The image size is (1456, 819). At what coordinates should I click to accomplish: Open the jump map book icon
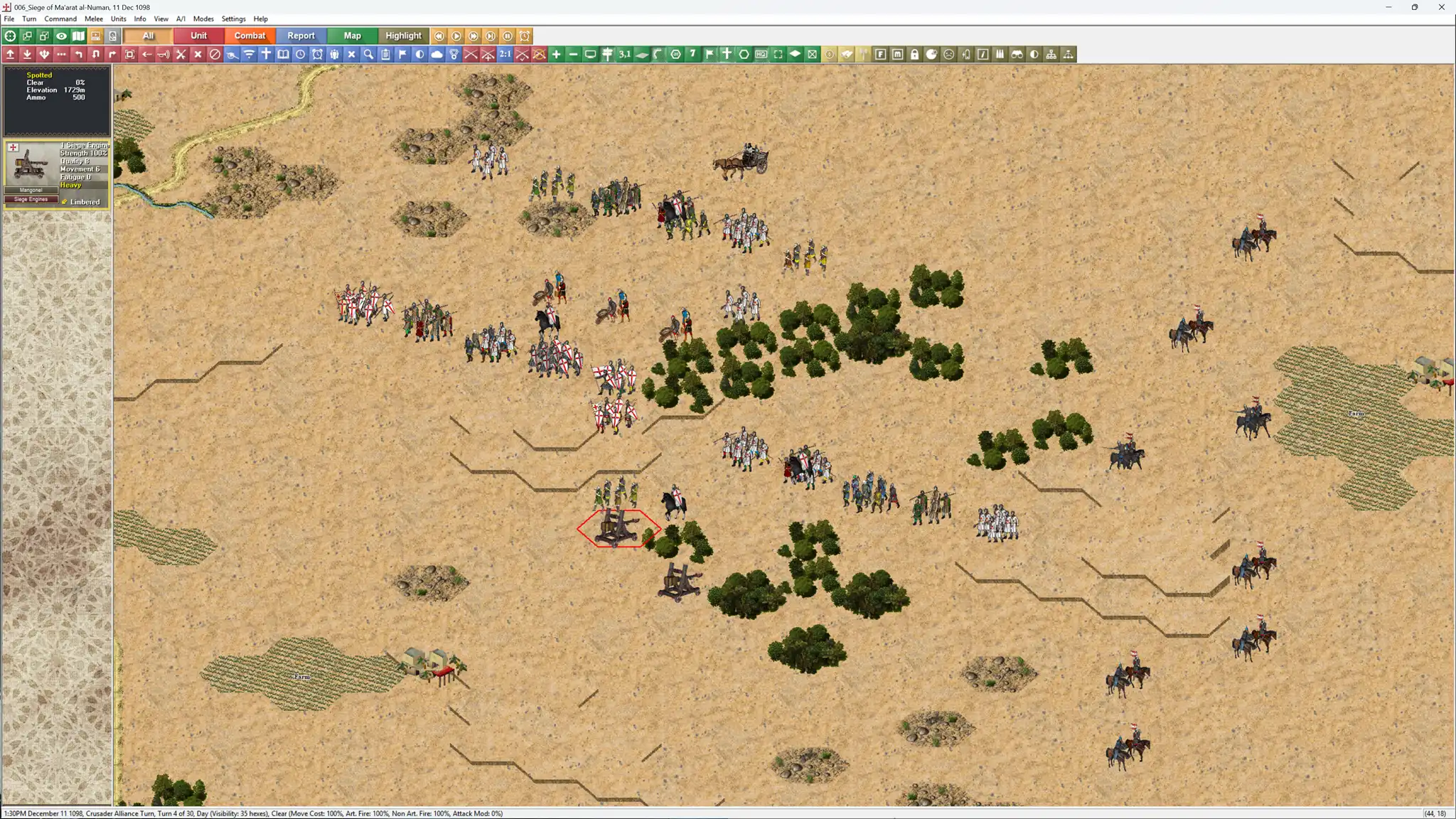click(x=284, y=54)
